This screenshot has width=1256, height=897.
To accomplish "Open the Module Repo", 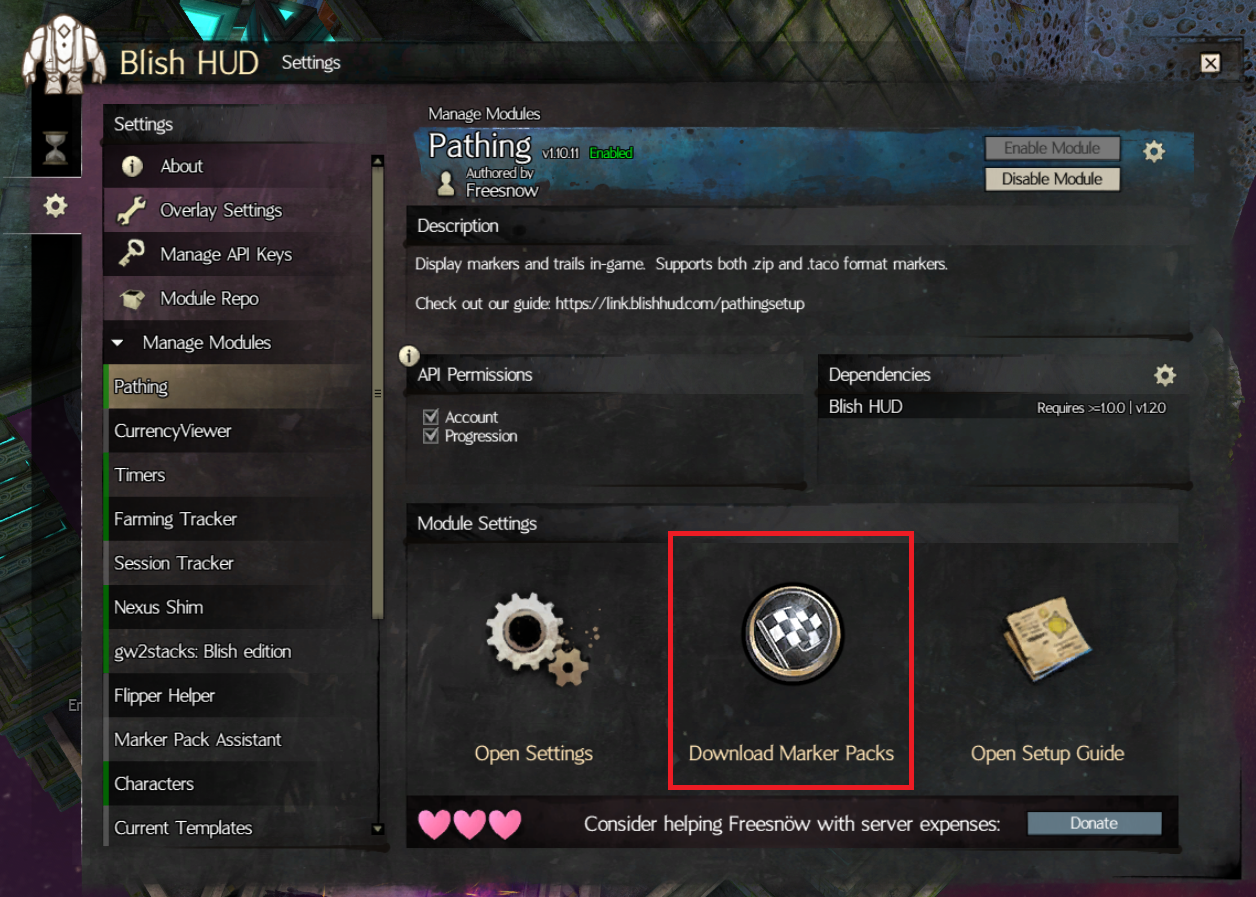I will 208,299.
